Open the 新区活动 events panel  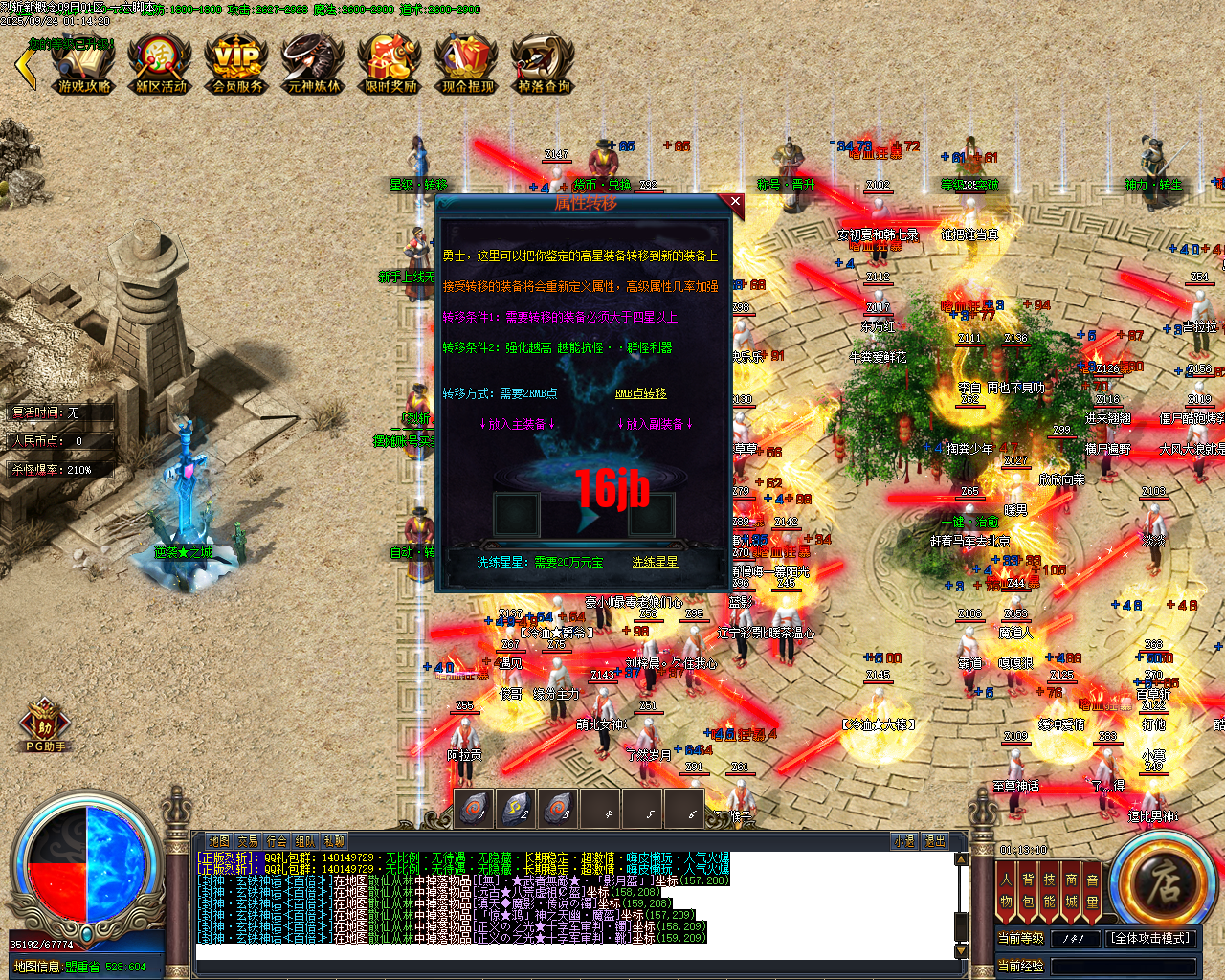[x=159, y=65]
